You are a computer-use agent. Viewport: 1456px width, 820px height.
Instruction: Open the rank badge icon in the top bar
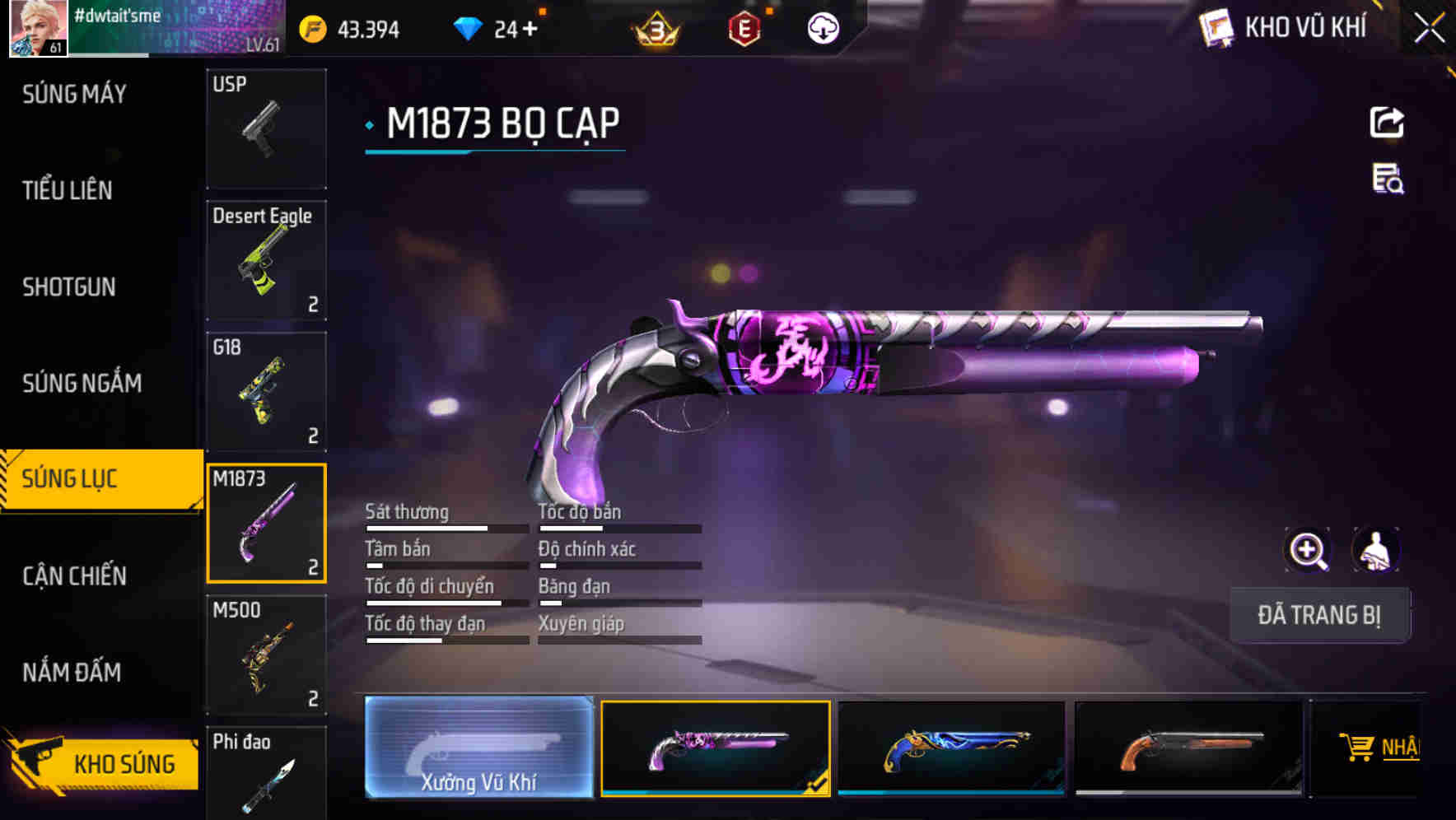[x=653, y=27]
